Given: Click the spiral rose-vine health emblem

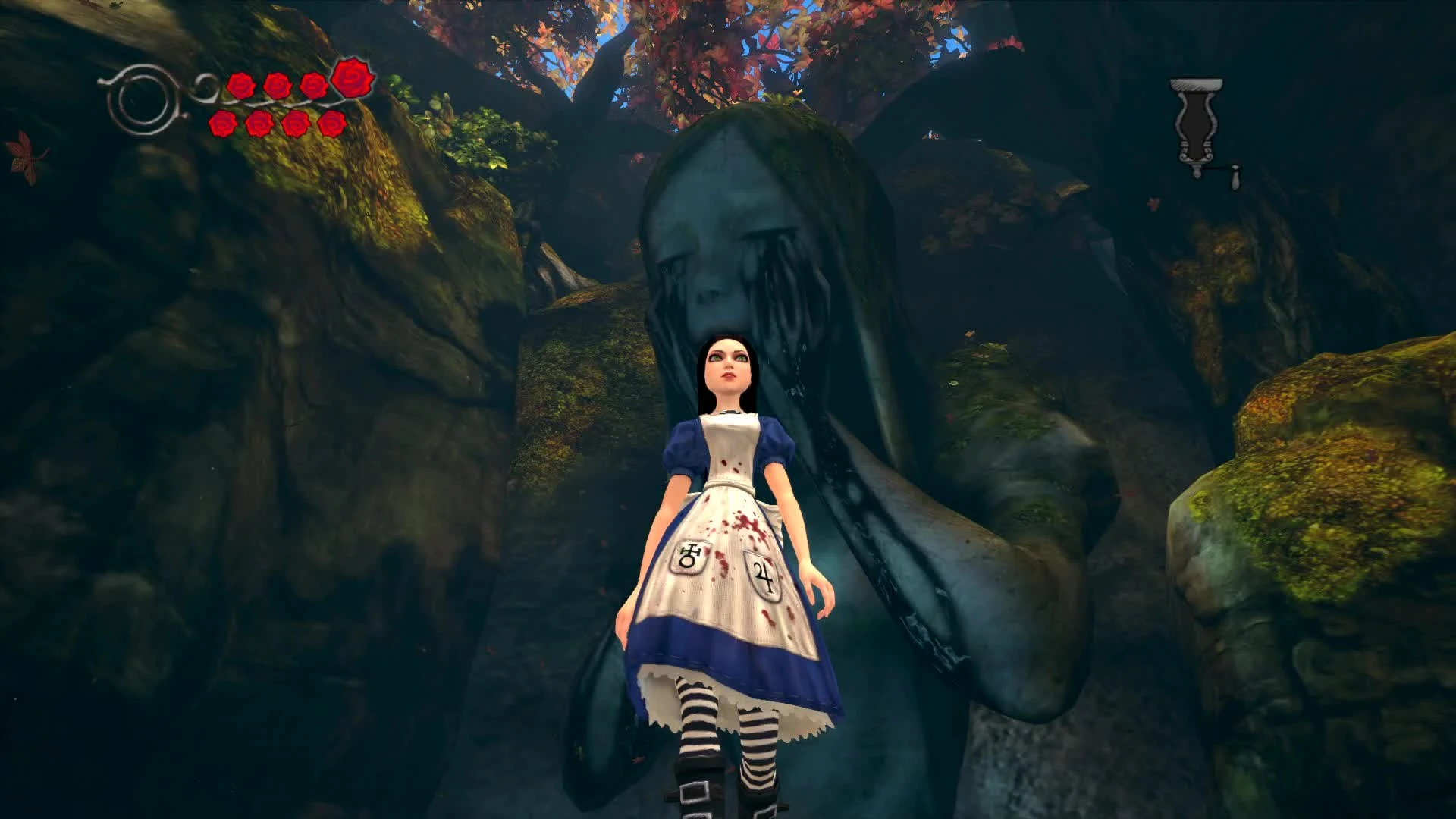Looking at the screenshot, I should [x=144, y=99].
